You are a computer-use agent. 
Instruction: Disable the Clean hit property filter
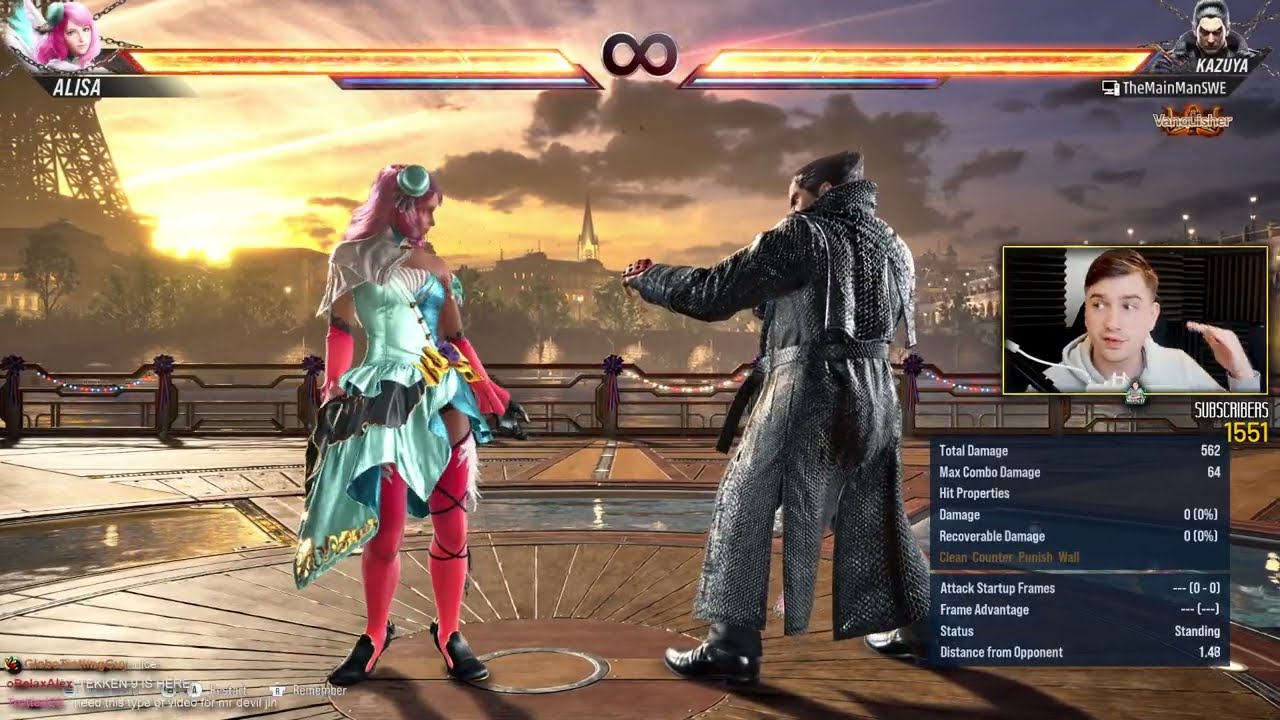951,556
